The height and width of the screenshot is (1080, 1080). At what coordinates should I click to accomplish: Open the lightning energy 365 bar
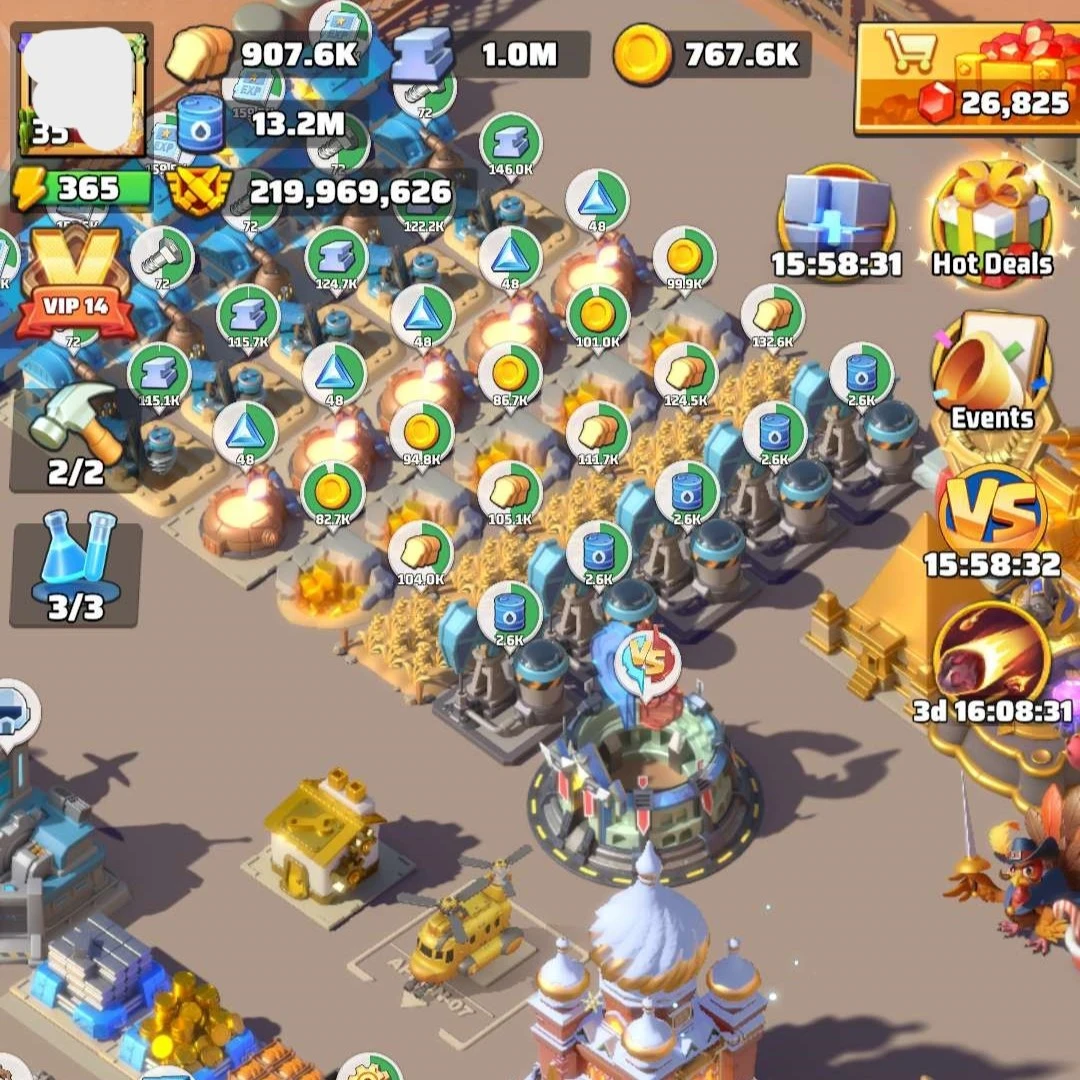[x=80, y=188]
